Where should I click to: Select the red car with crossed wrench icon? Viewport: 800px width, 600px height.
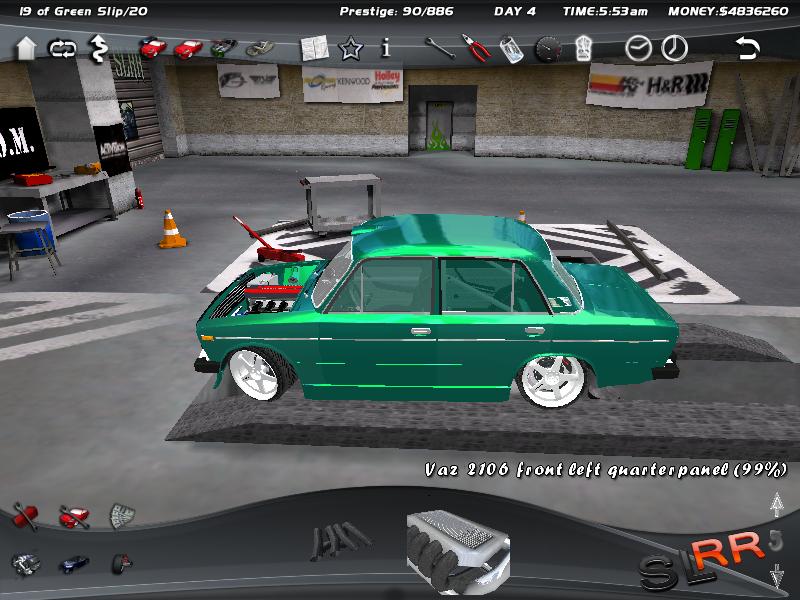(x=73, y=516)
